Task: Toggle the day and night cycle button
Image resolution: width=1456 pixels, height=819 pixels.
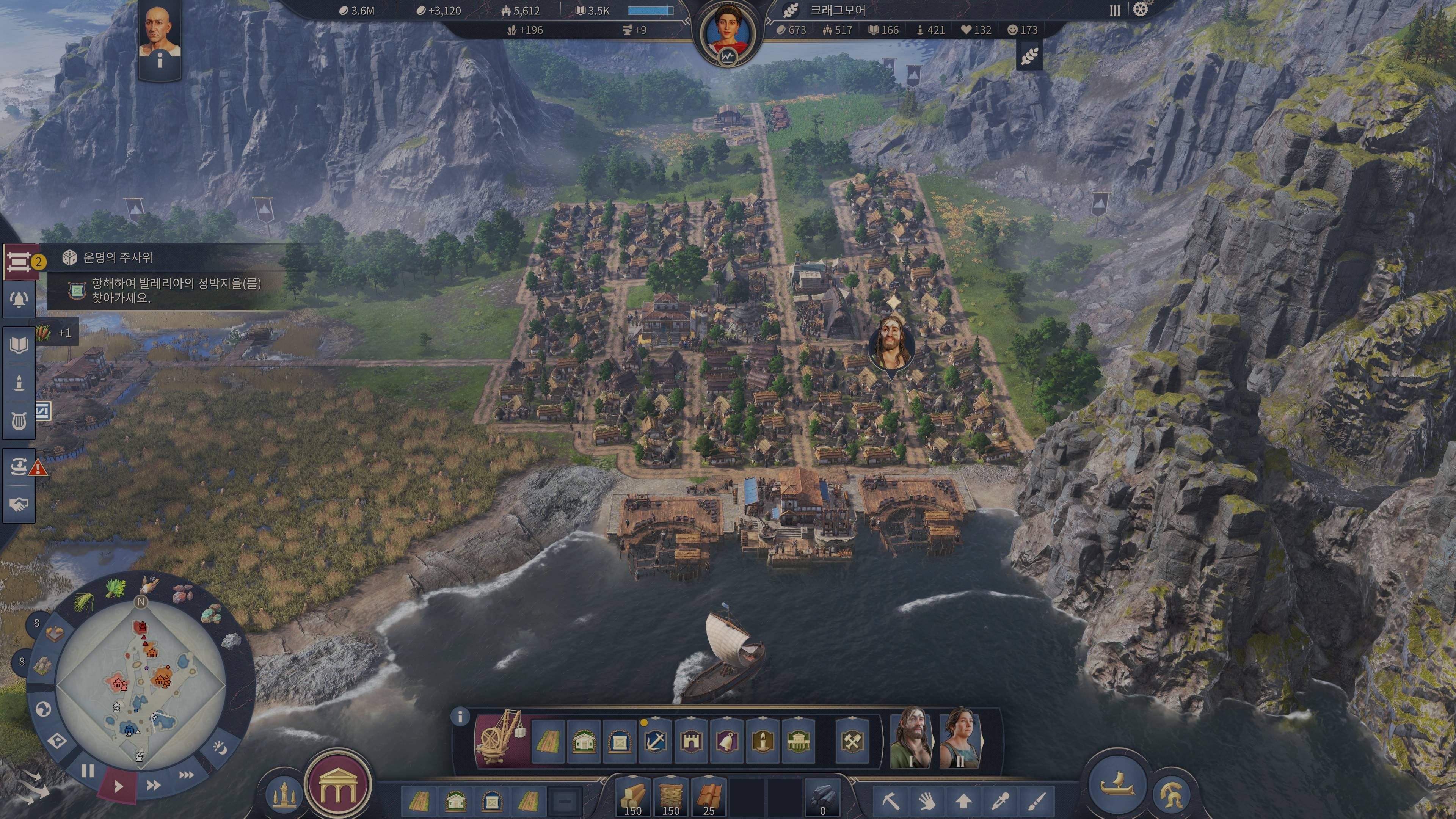Action: [220, 748]
